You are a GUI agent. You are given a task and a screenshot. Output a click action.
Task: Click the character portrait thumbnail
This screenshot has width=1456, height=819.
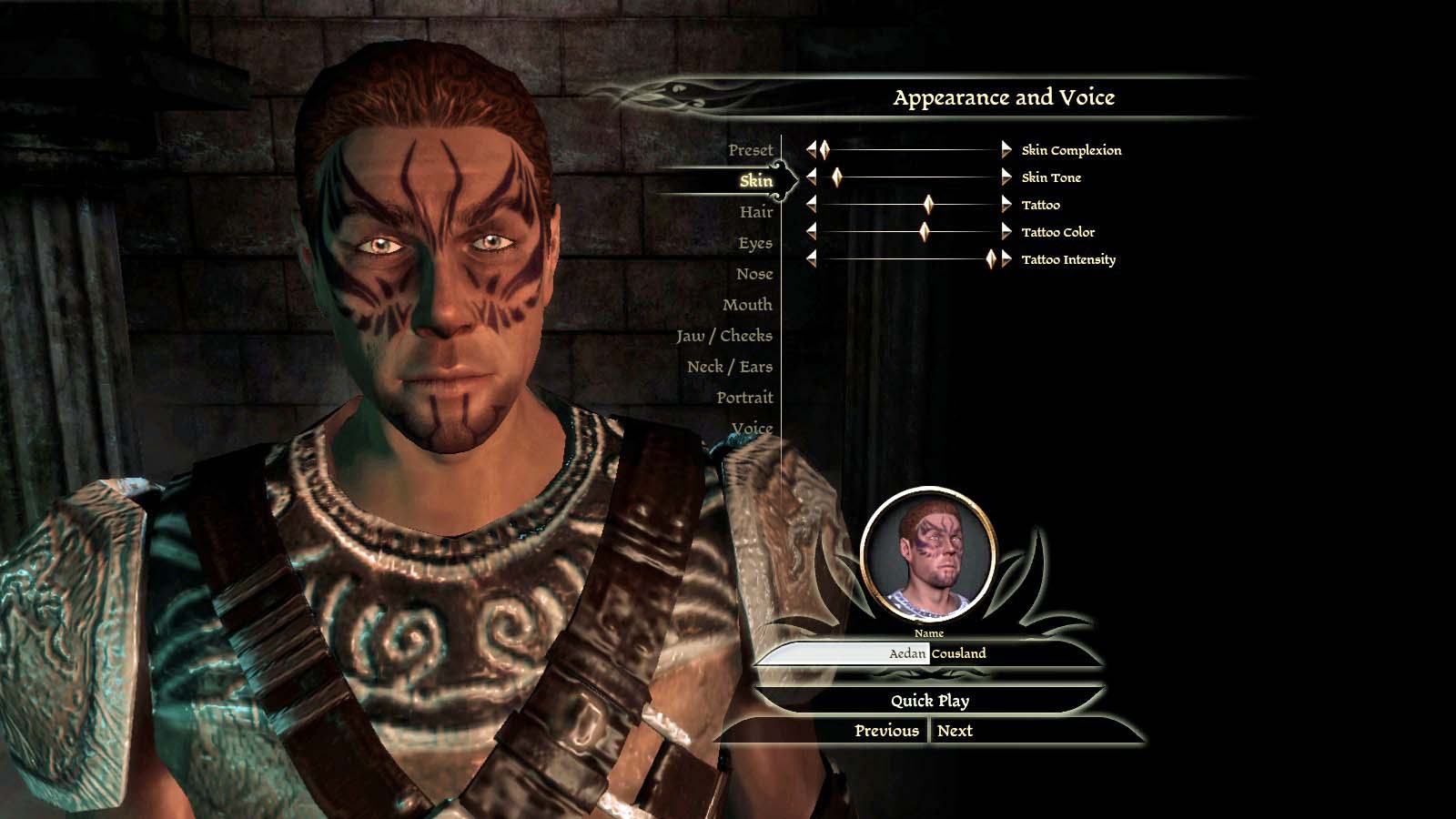click(x=928, y=555)
